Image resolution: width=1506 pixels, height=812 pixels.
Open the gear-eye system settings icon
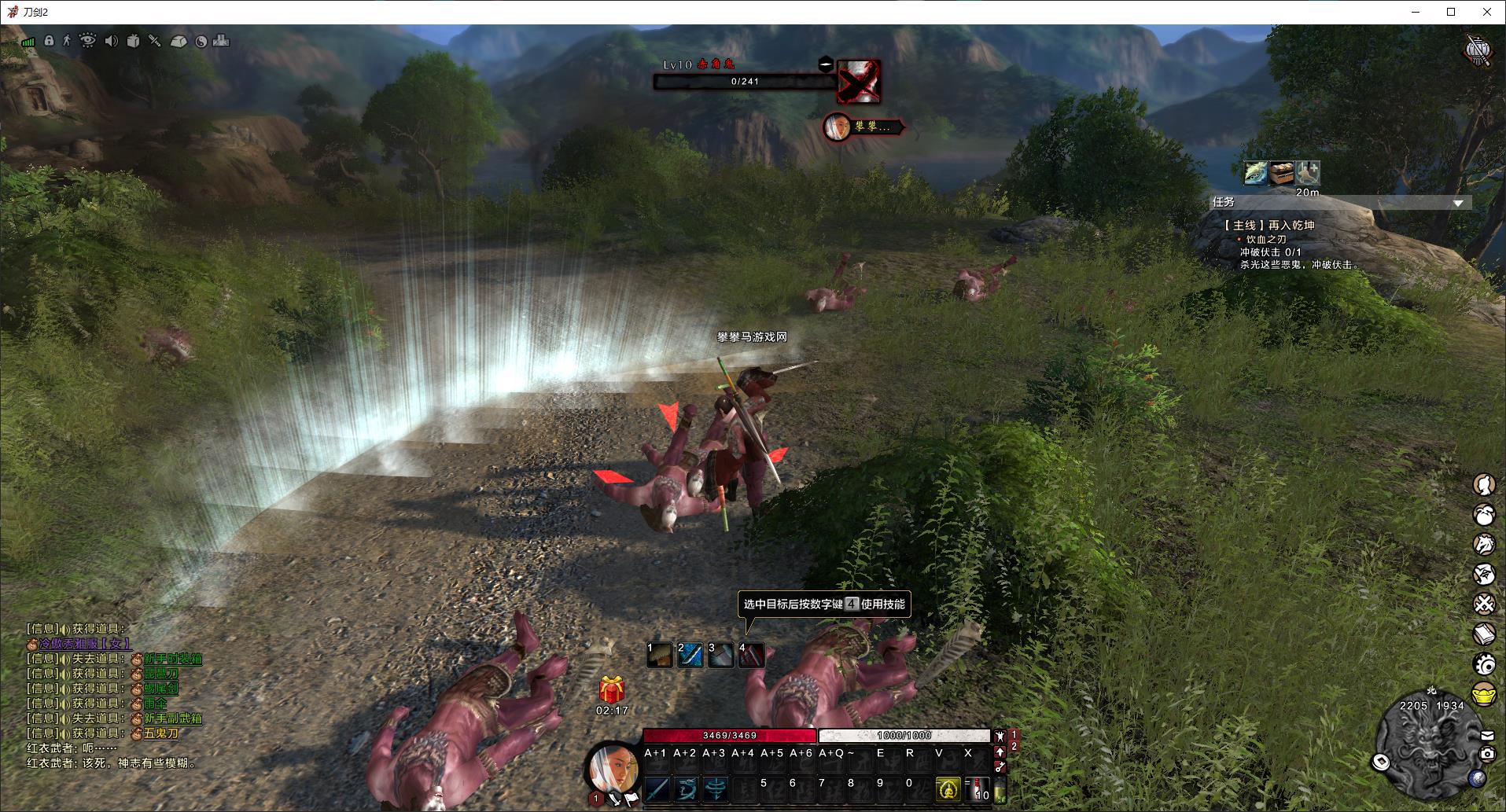[x=1484, y=664]
